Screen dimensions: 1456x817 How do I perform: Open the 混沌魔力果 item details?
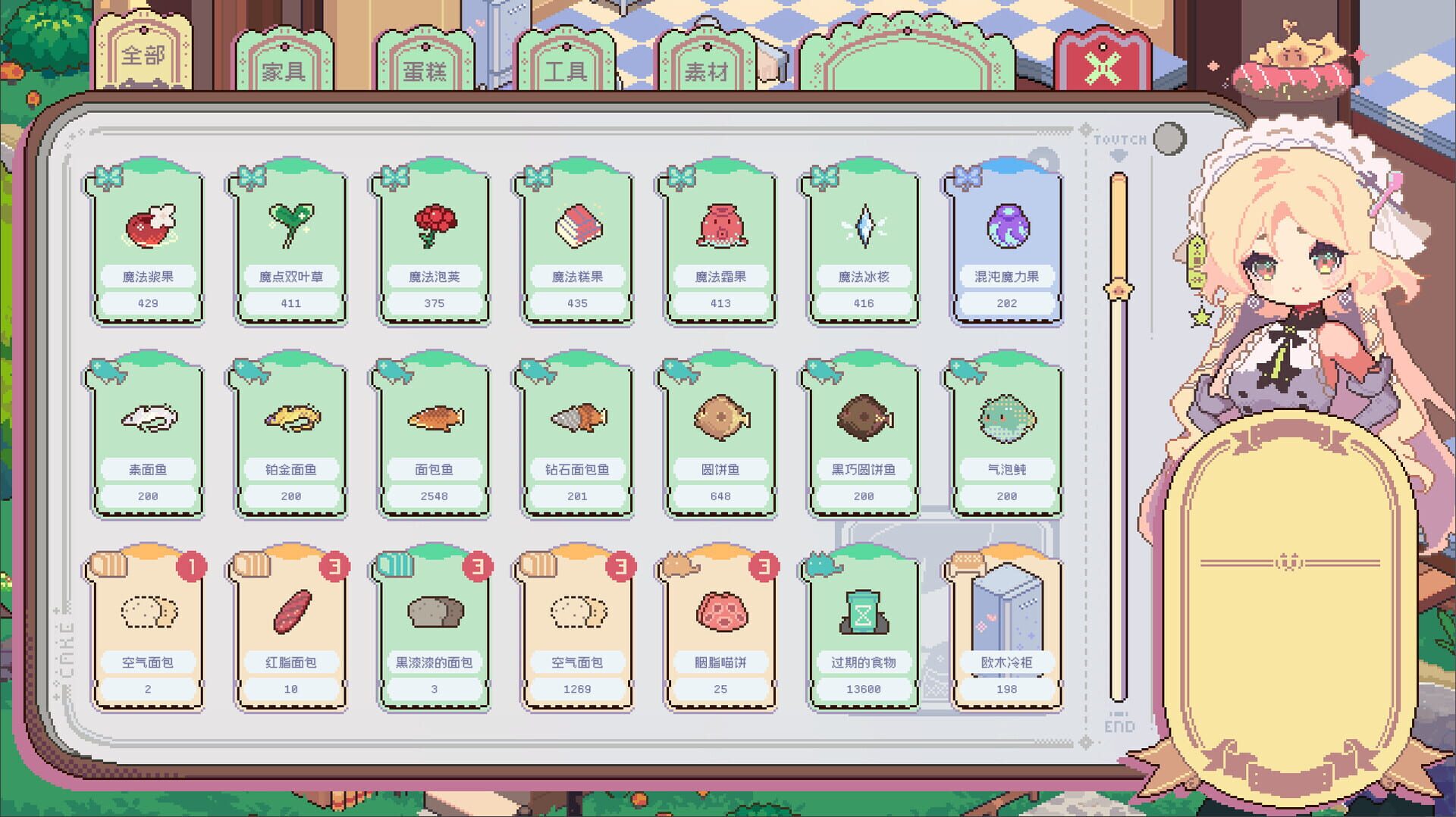(x=1006, y=243)
